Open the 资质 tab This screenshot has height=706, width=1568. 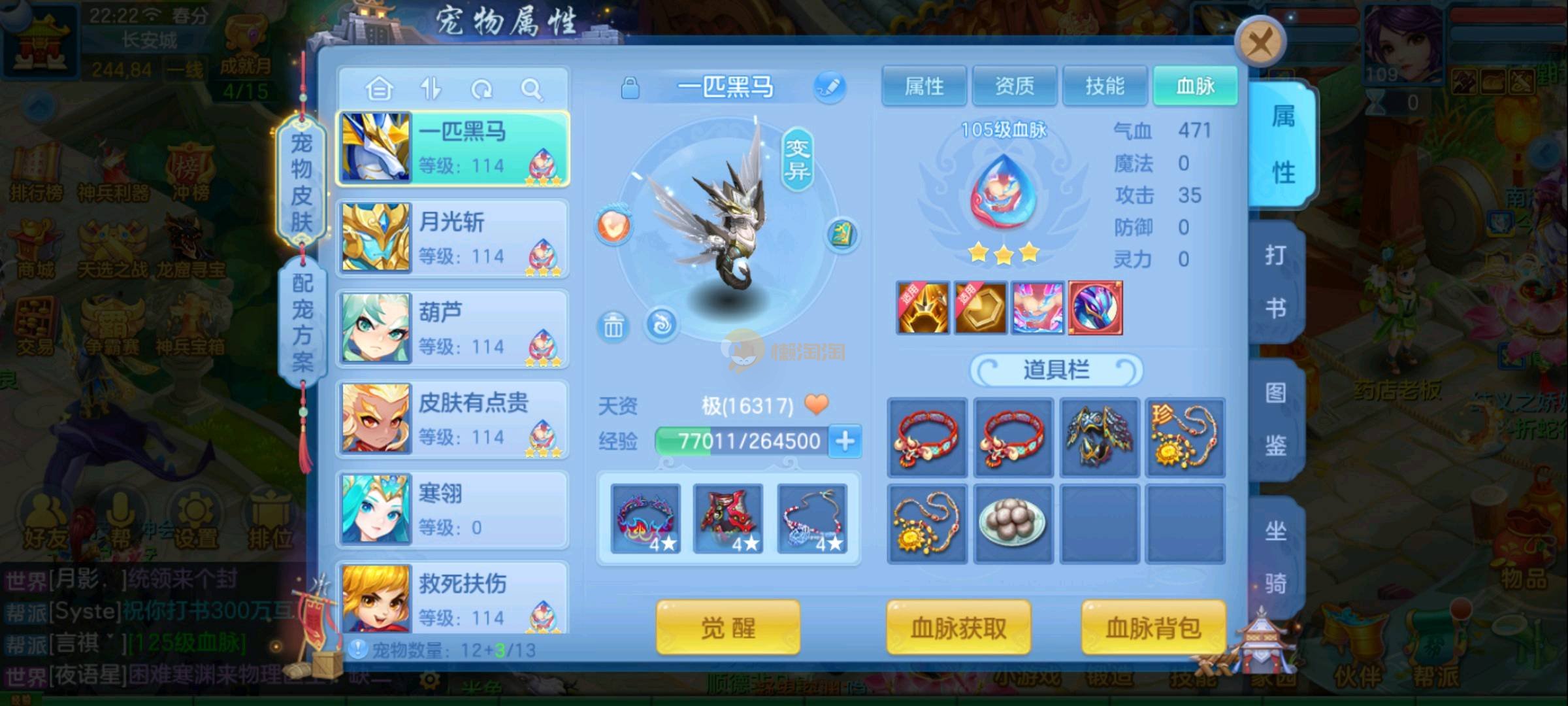tap(1014, 86)
